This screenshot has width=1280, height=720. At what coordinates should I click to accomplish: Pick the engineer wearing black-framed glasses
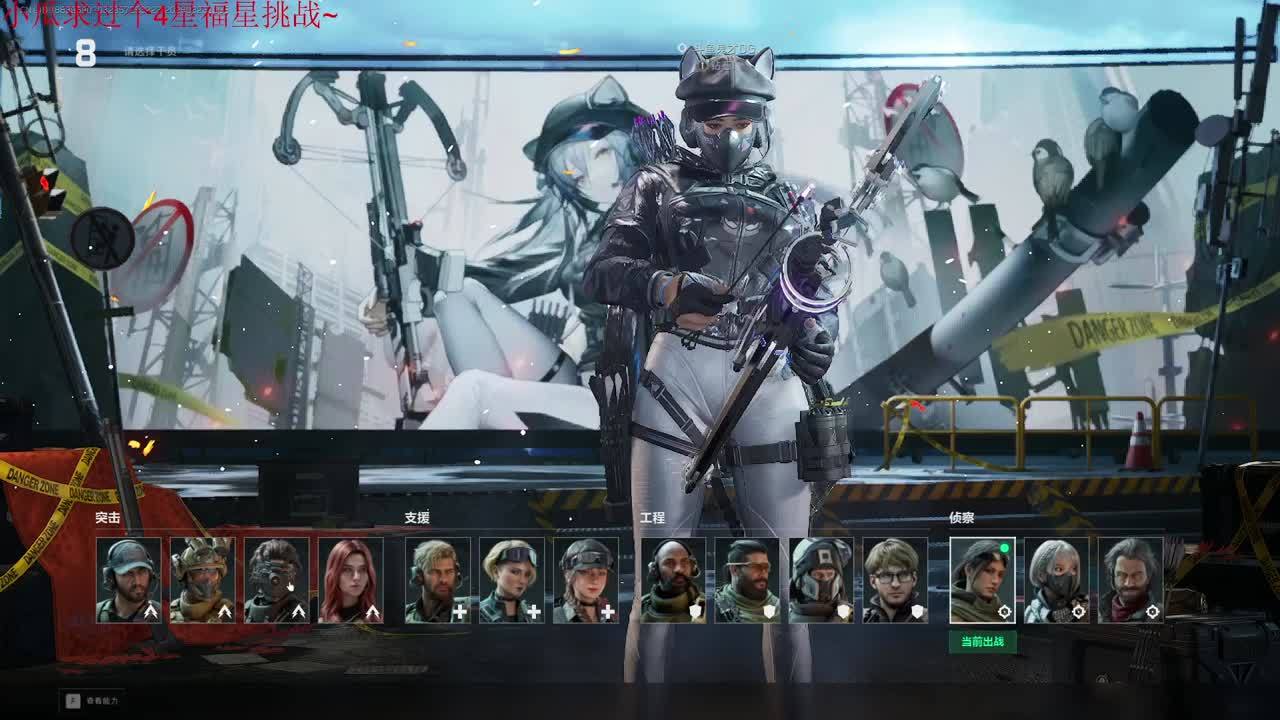click(x=895, y=580)
